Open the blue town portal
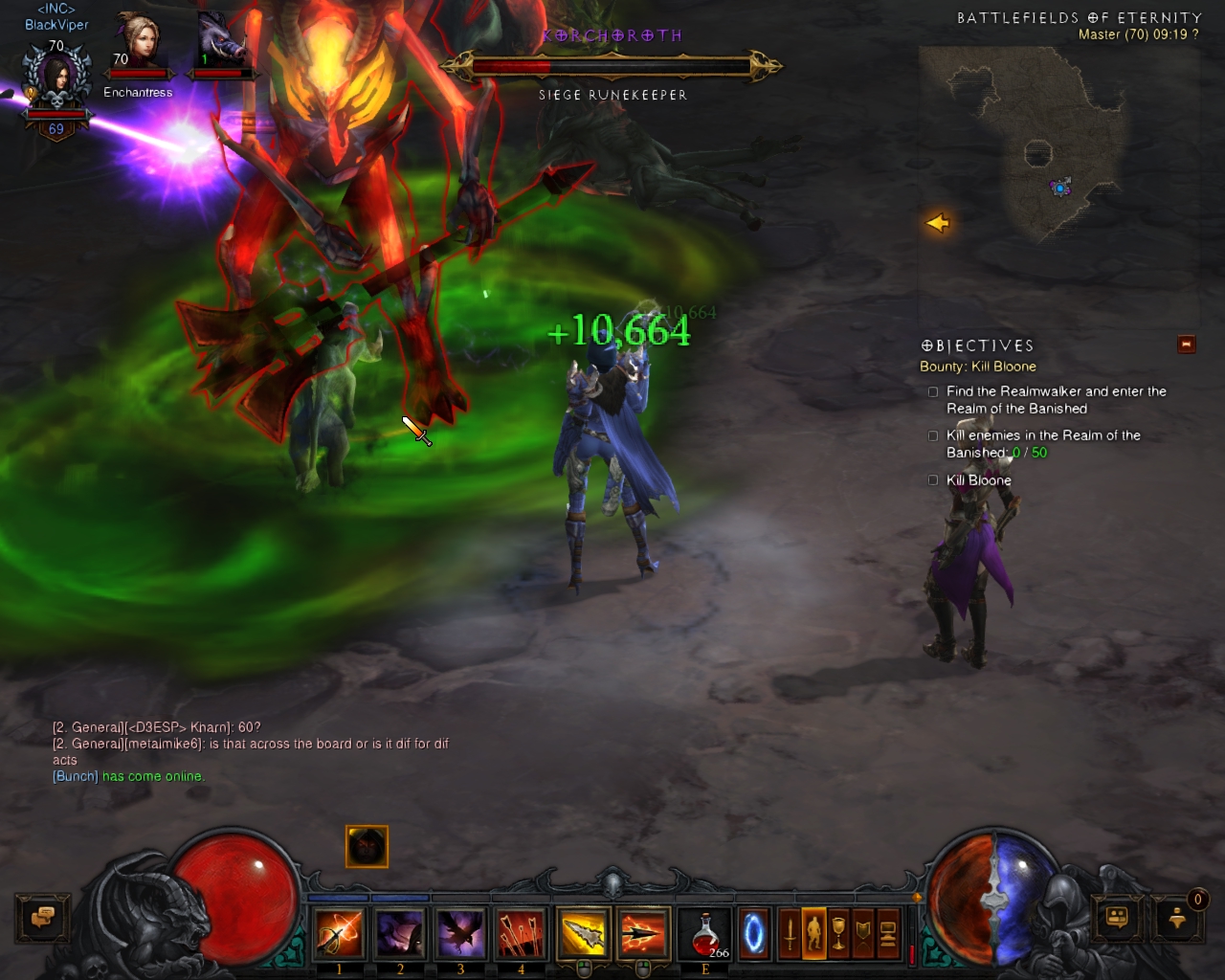The image size is (1225, 980). tap(754, 933)
